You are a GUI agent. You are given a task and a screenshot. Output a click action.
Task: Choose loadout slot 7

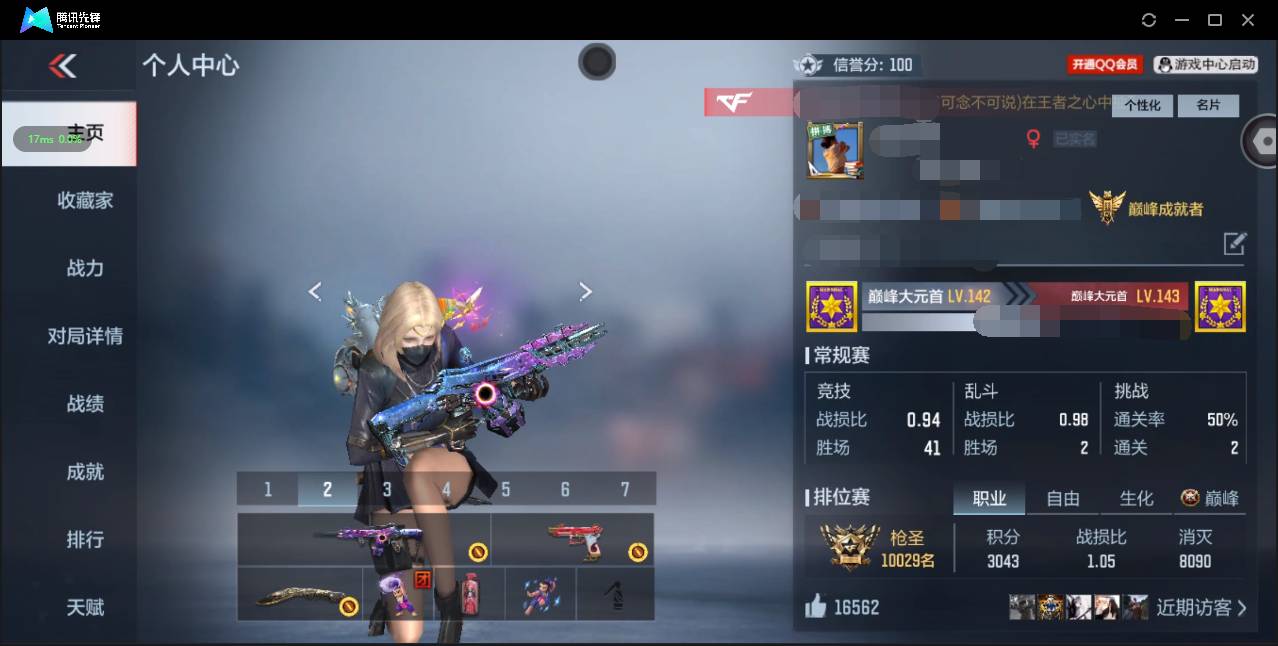[x=625, y=489]
